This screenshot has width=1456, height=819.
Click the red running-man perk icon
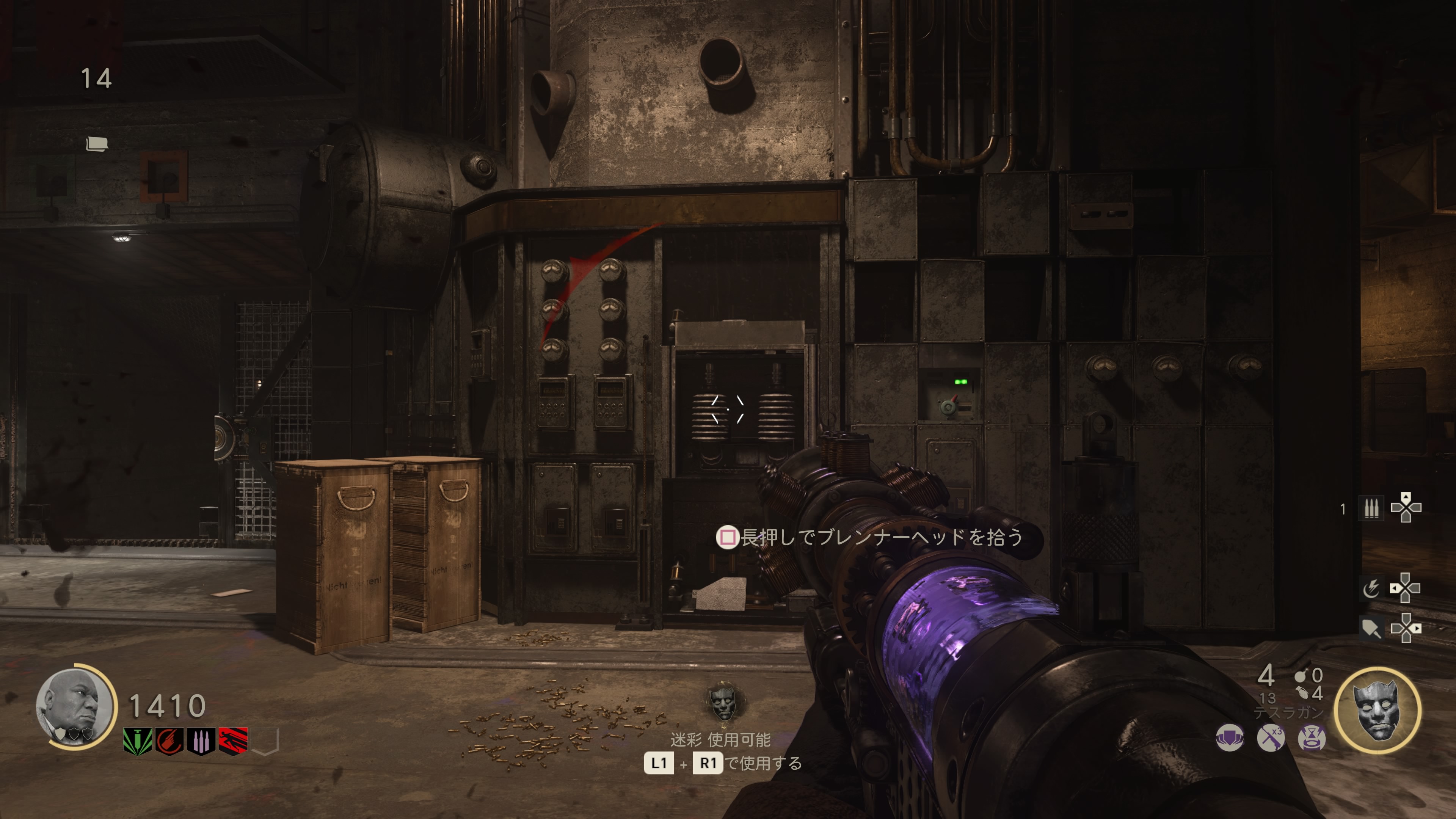[x=233, y=741]
